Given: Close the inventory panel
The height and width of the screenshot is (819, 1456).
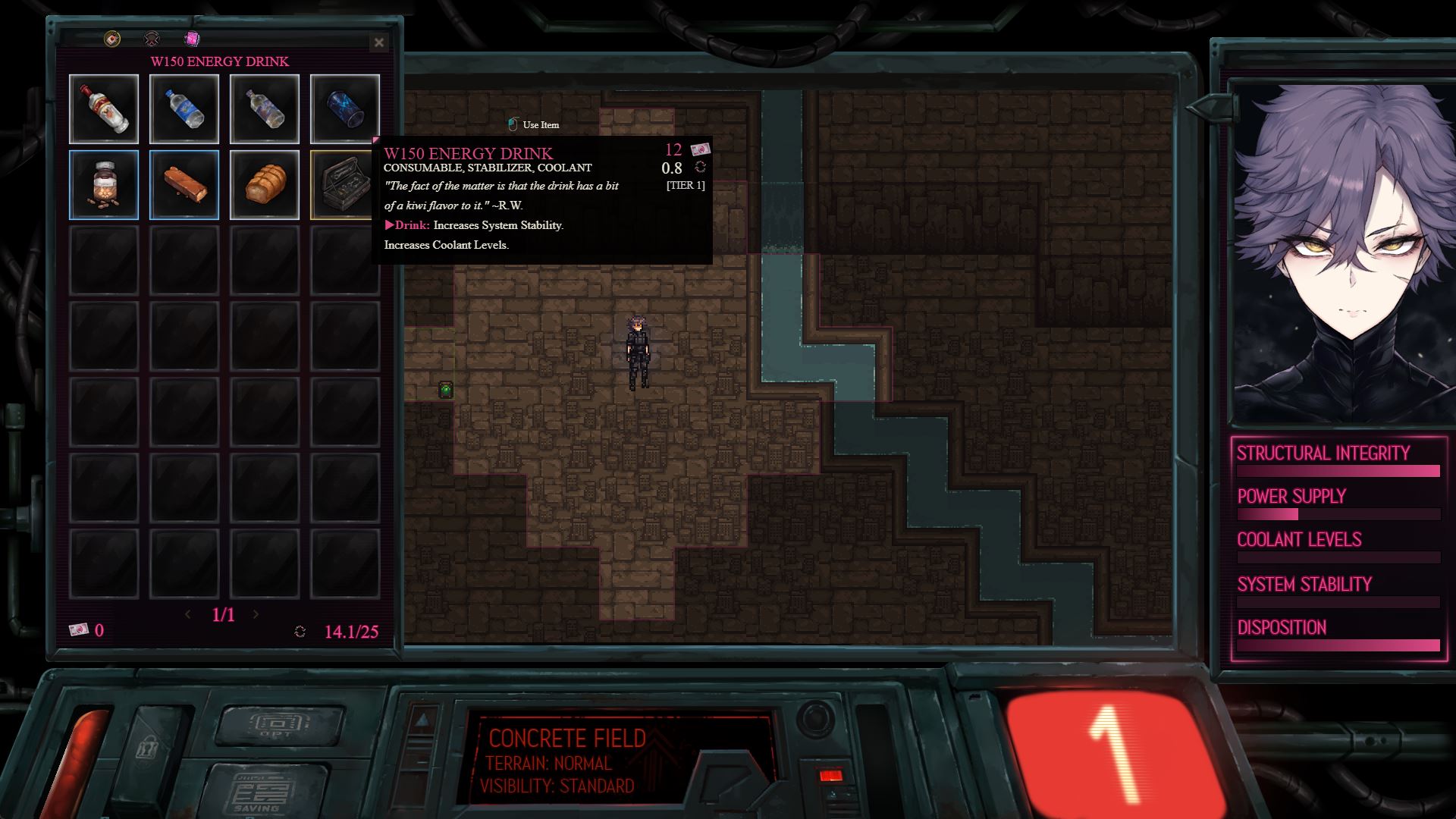Looking at the screenshot, I should 379,42.
